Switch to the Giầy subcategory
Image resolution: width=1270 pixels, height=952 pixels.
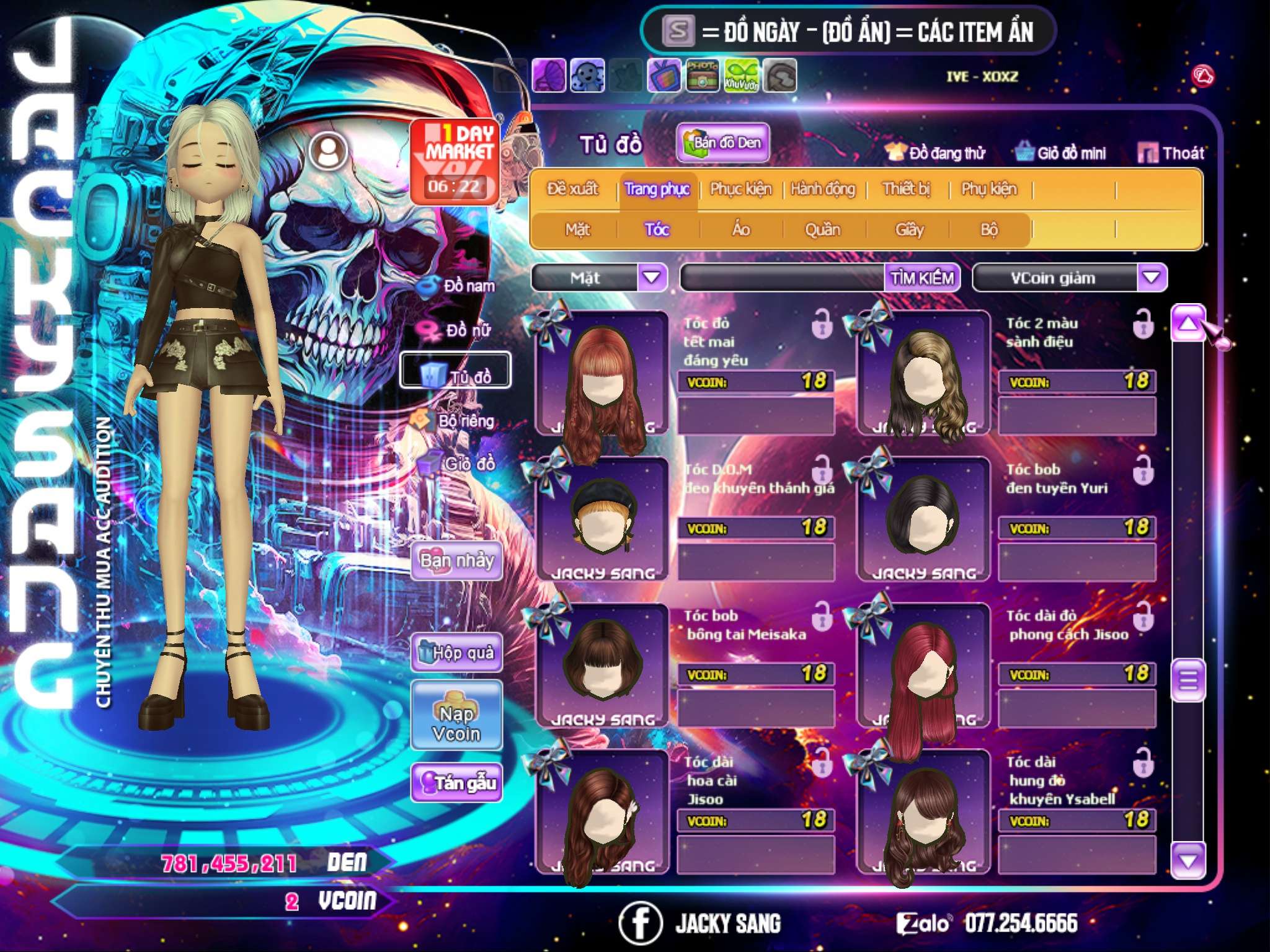pyautogui.click(x=909, y=230)
